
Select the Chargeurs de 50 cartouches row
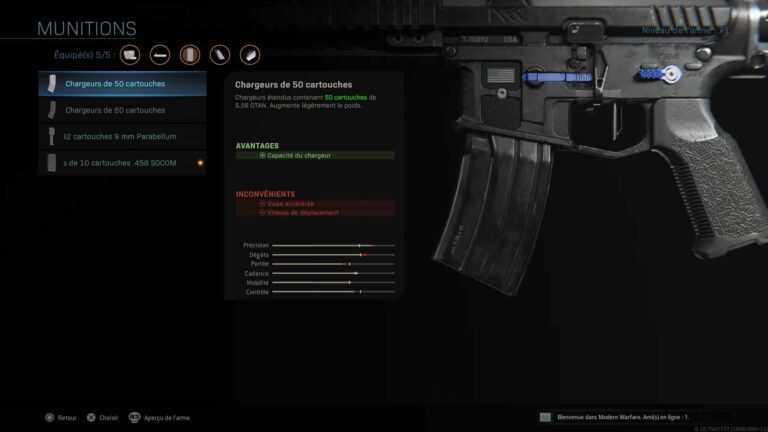pyautogui.click(x=122, y=84)
